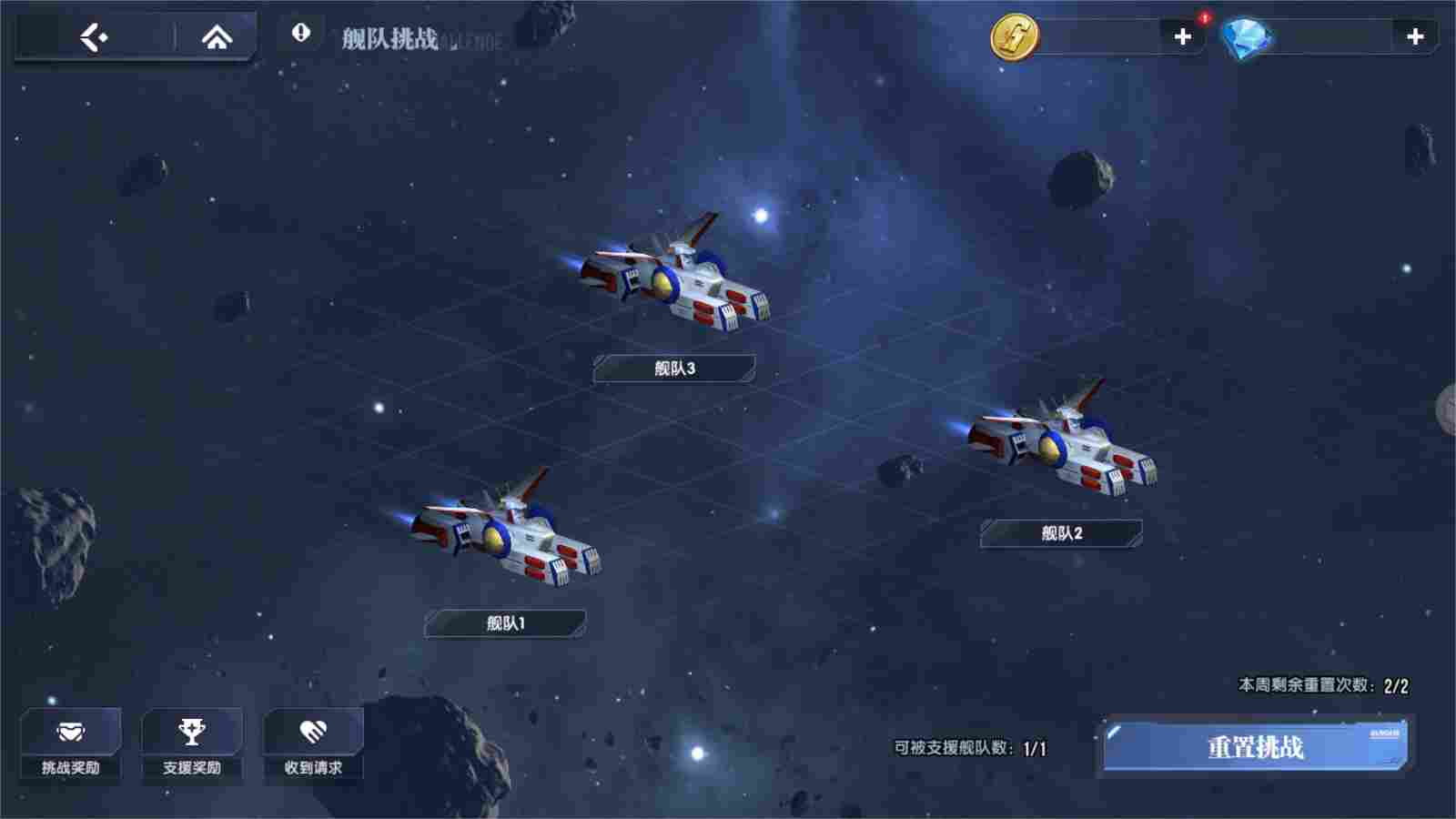Click the back arrow navigation icon
Screen dimensions: 1456x819
(94, 36)
